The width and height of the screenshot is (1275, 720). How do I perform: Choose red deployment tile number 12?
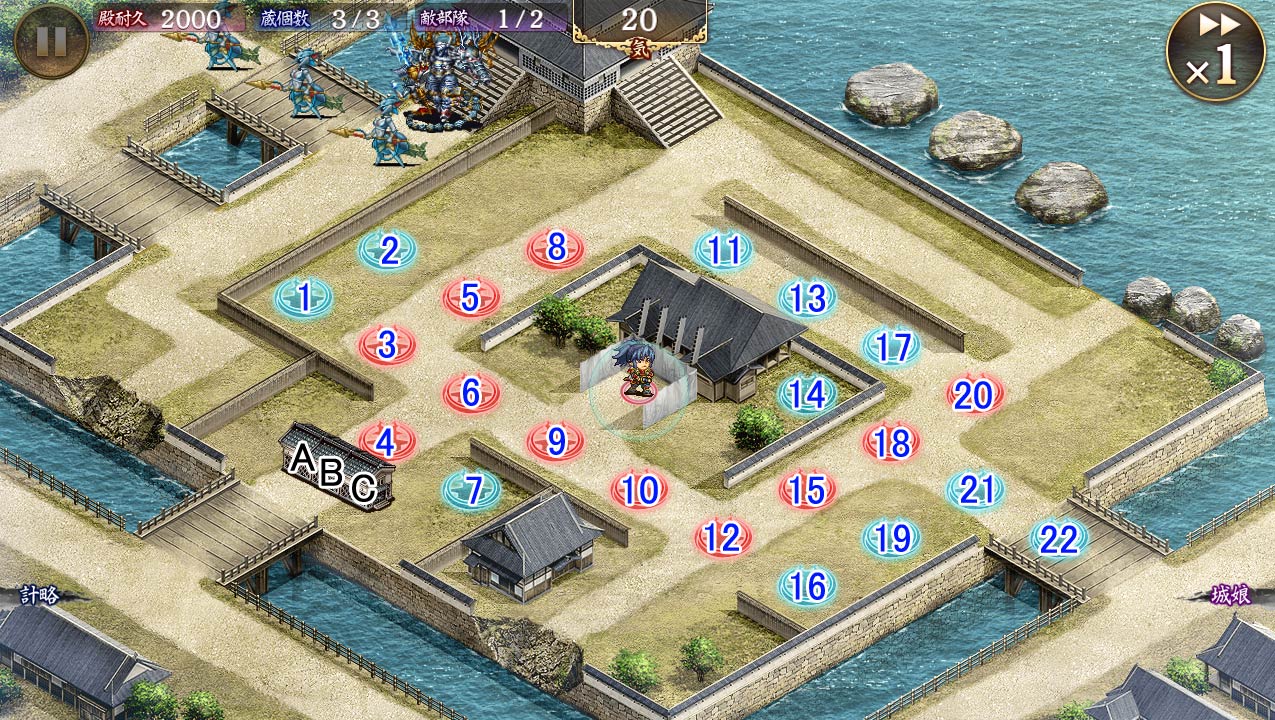tap(722, 538)
